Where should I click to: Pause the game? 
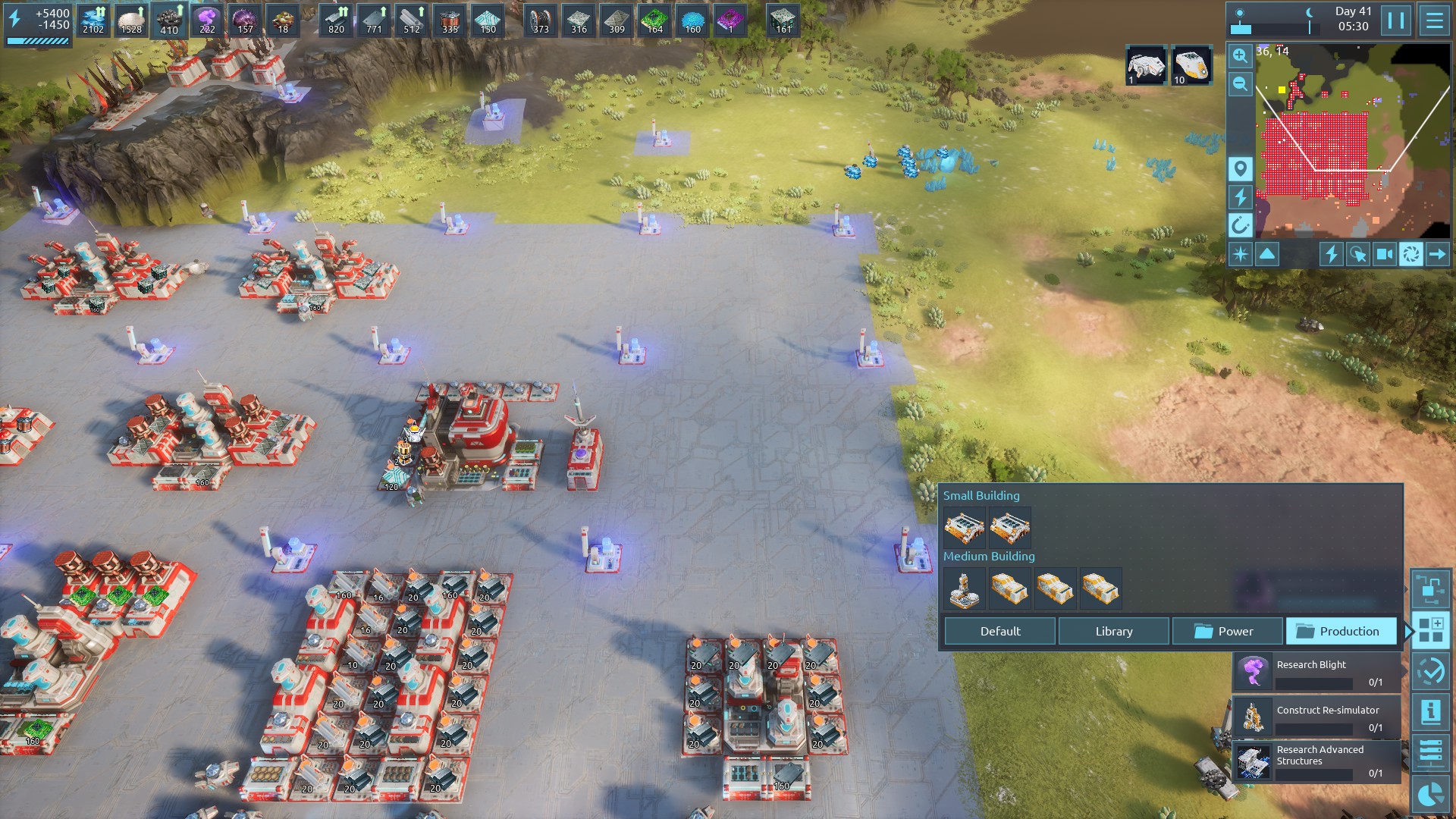pyautogui.click(x=1396, y=20)
